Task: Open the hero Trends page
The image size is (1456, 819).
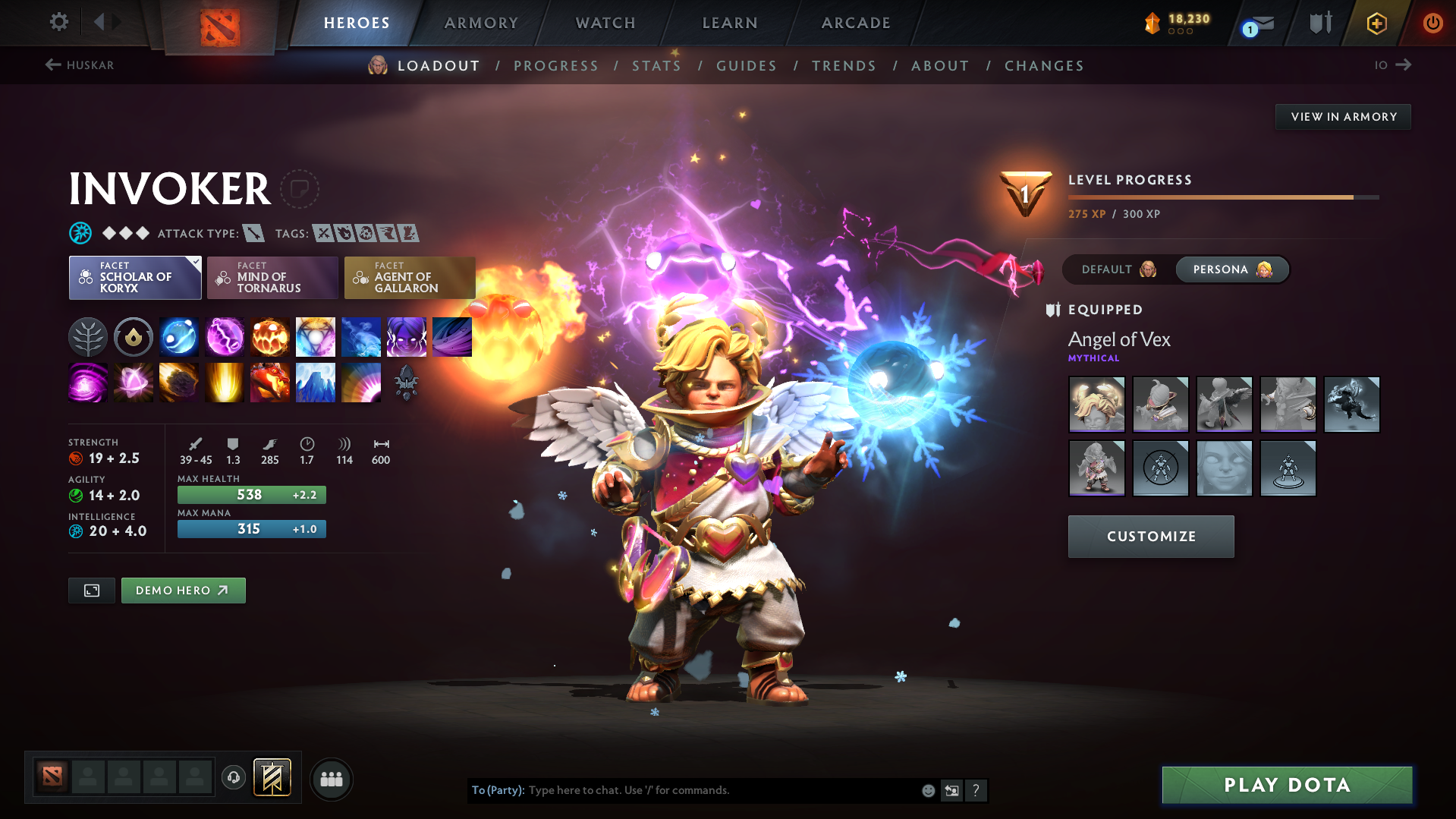Action: (x=844, y=66)
